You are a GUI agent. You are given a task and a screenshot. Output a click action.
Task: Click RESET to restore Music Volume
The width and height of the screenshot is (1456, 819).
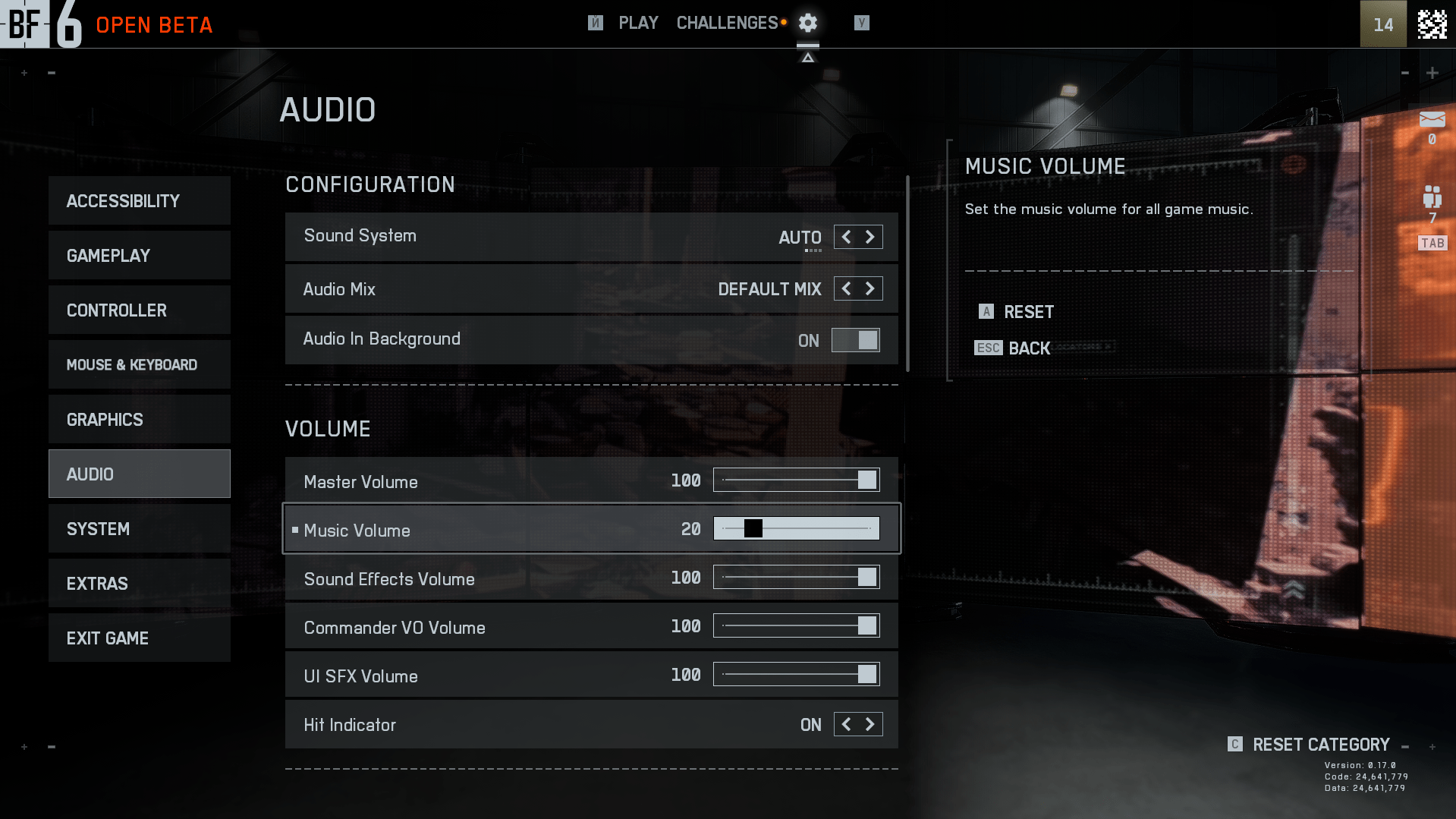pyautogui.click(x=1016, y=312)
